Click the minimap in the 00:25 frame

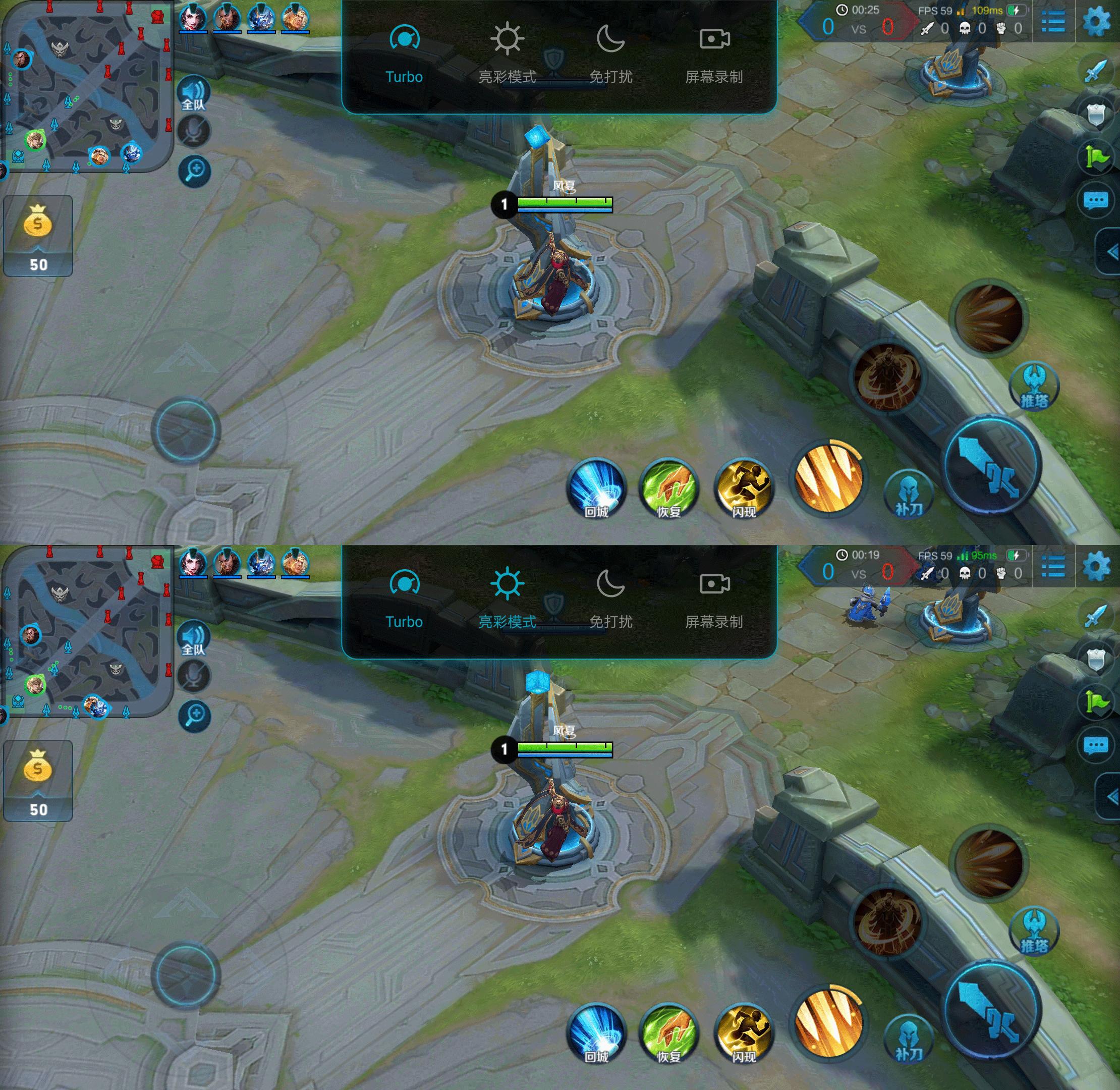[x=86, y=86]
